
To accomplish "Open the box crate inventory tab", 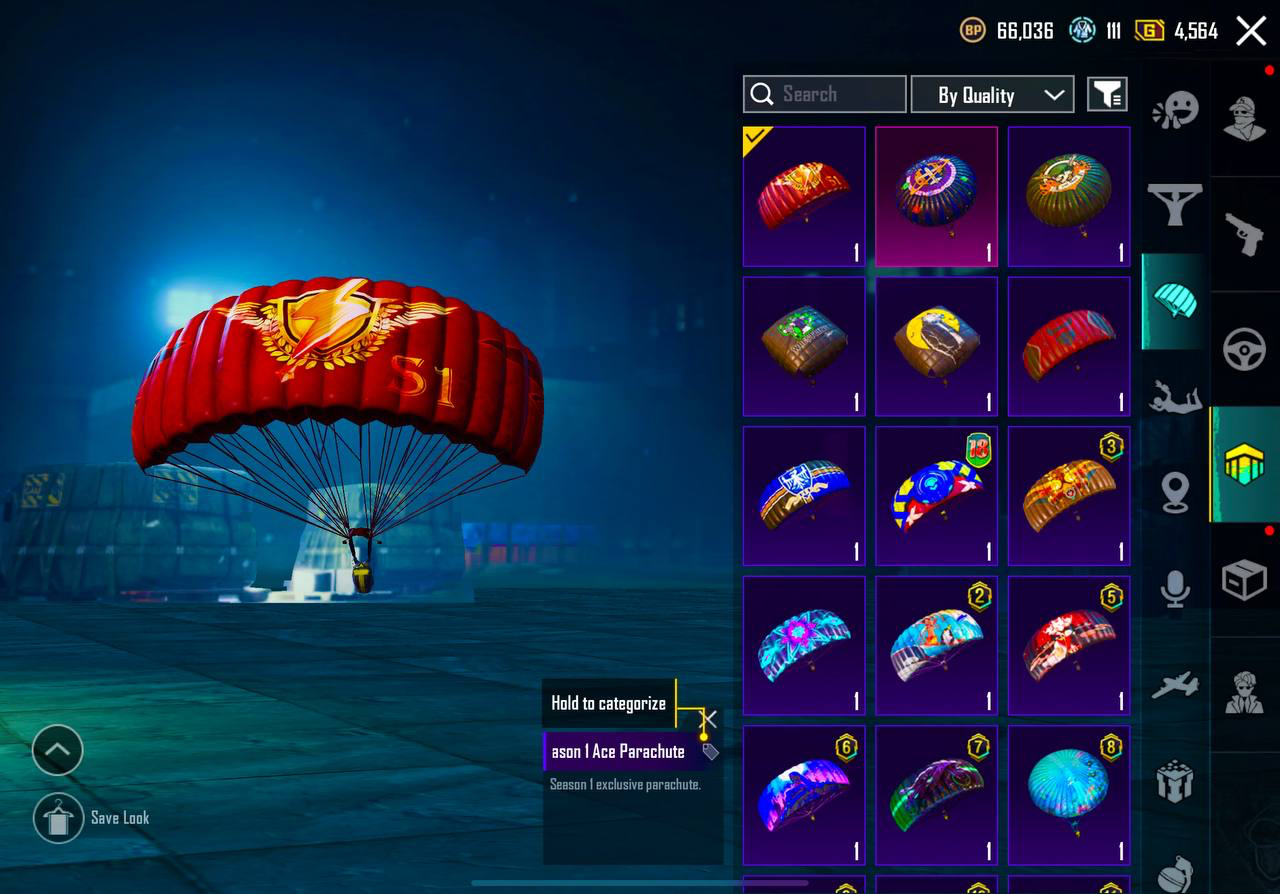I will coord(1245,580).
